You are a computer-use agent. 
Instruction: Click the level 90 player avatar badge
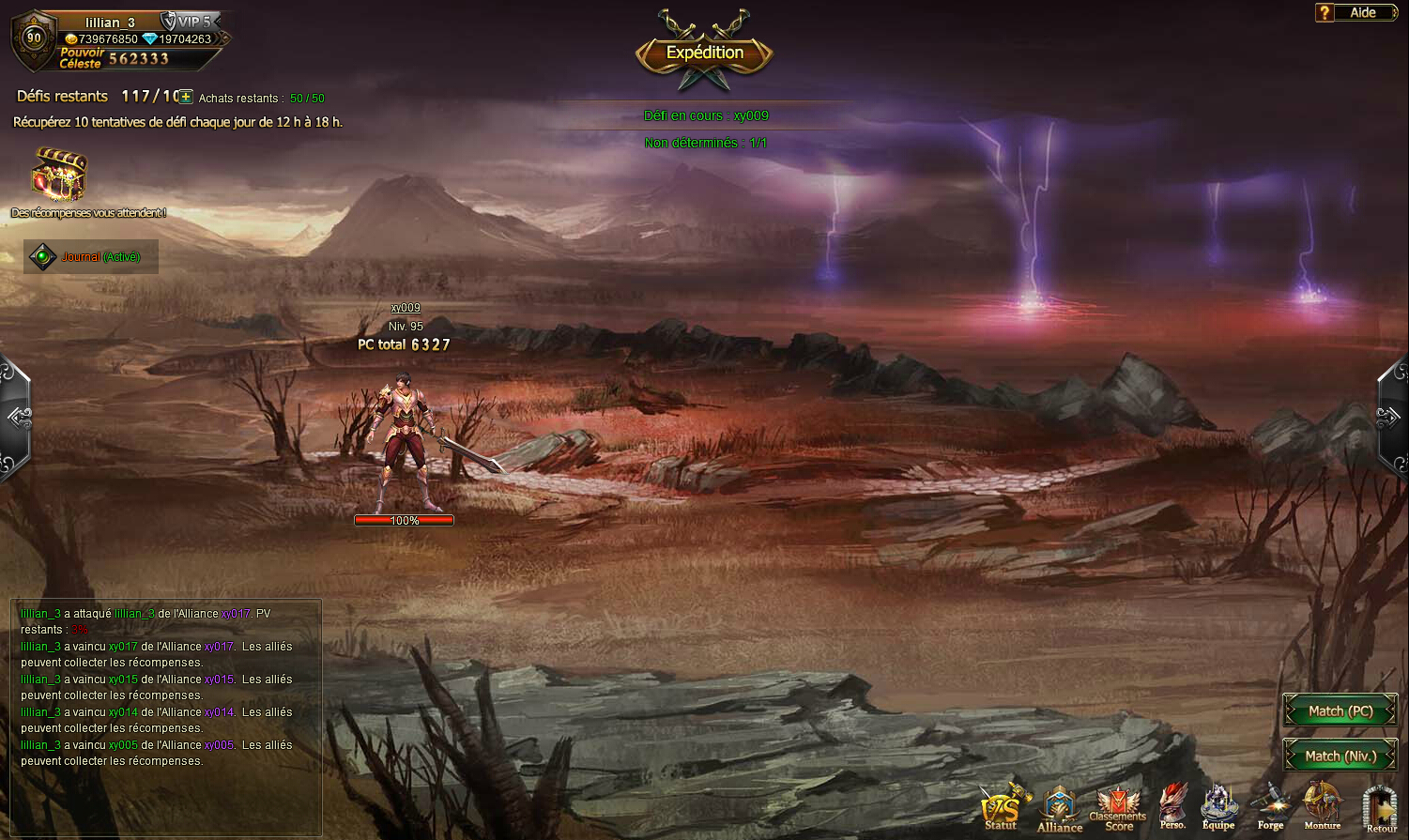[34, 38]
